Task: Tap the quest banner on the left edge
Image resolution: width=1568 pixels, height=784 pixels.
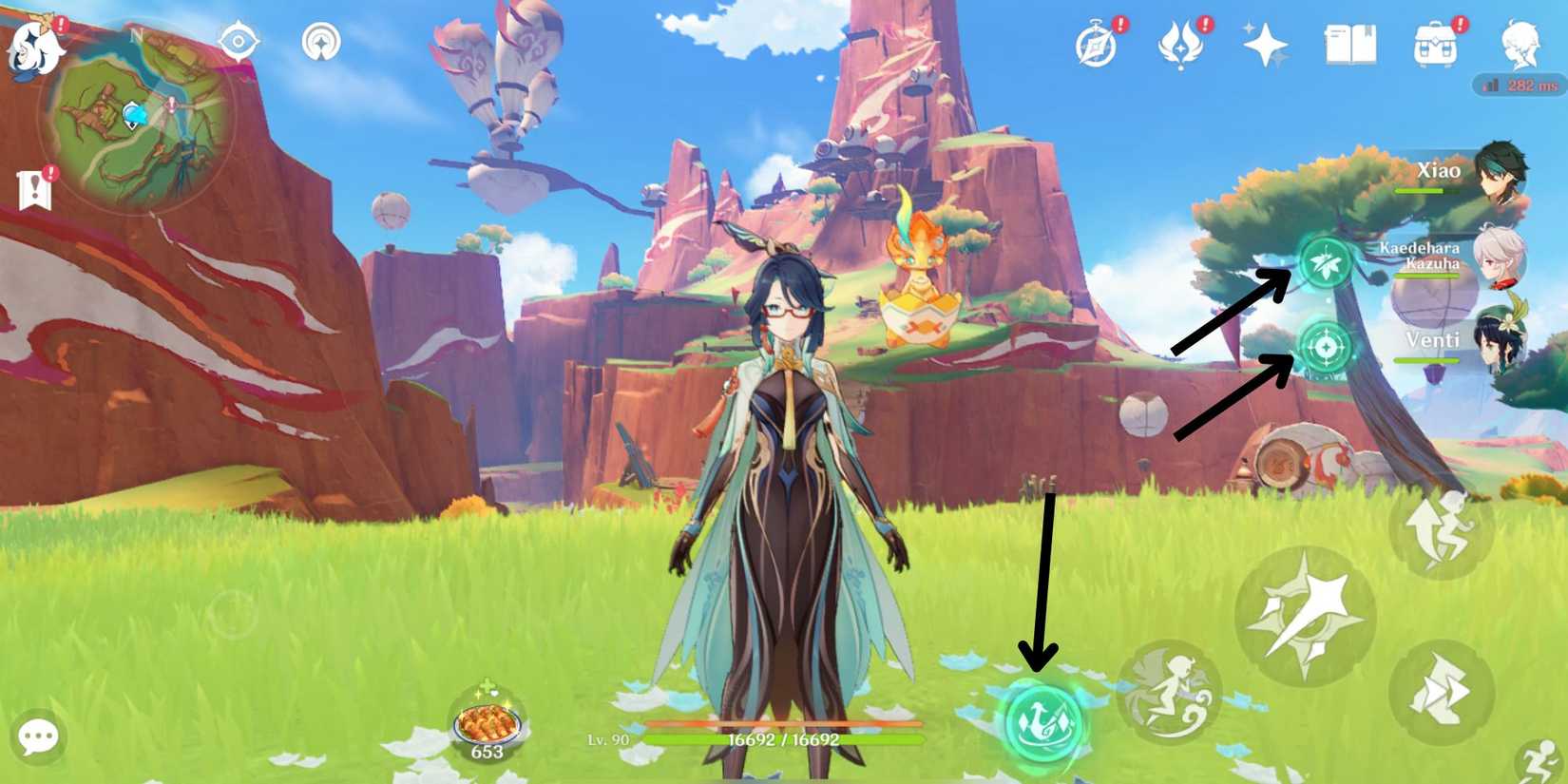Action: coord(36,187)
